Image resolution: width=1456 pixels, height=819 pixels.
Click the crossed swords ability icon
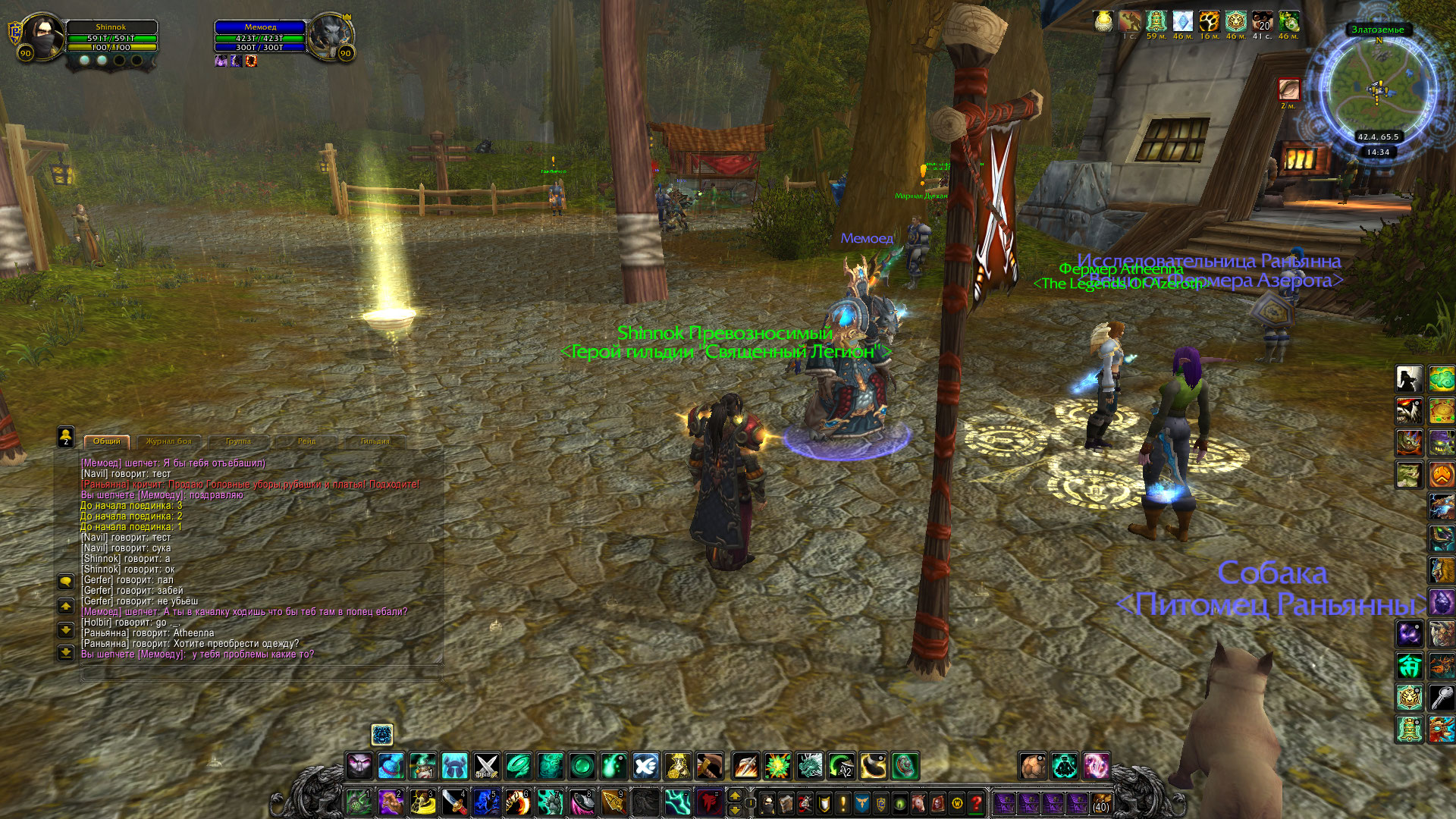pyautogui.click(x=486, y=766)
